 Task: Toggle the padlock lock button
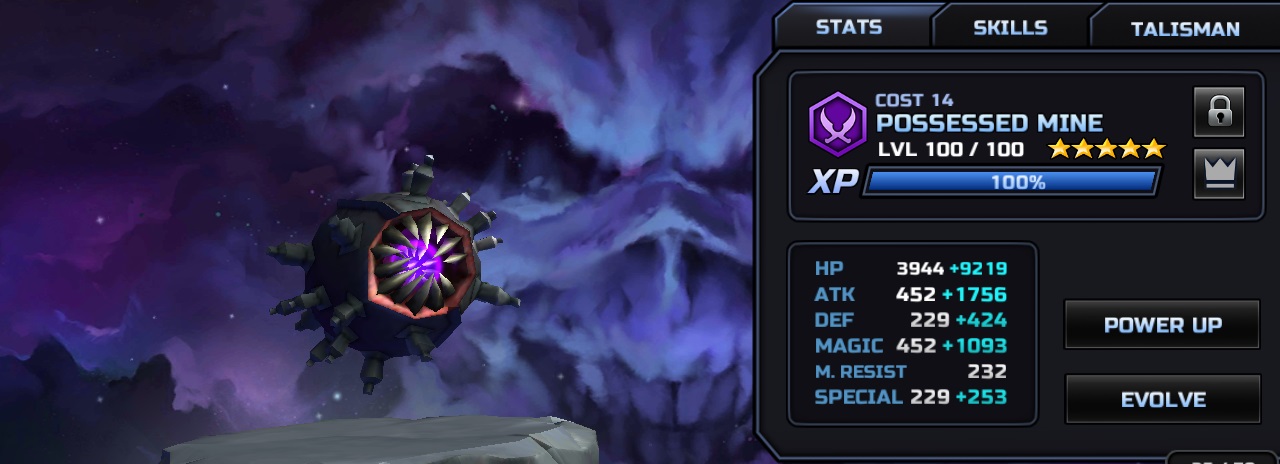1218,111
